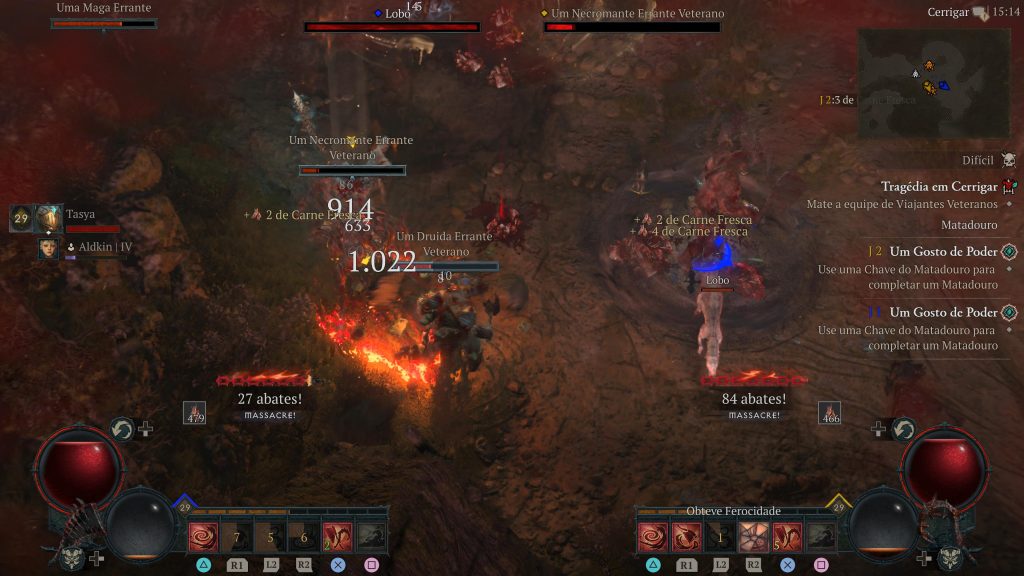Select the Tragédia em Cerrigar quest tracker

pyautogui.click(x=939, y=187)
